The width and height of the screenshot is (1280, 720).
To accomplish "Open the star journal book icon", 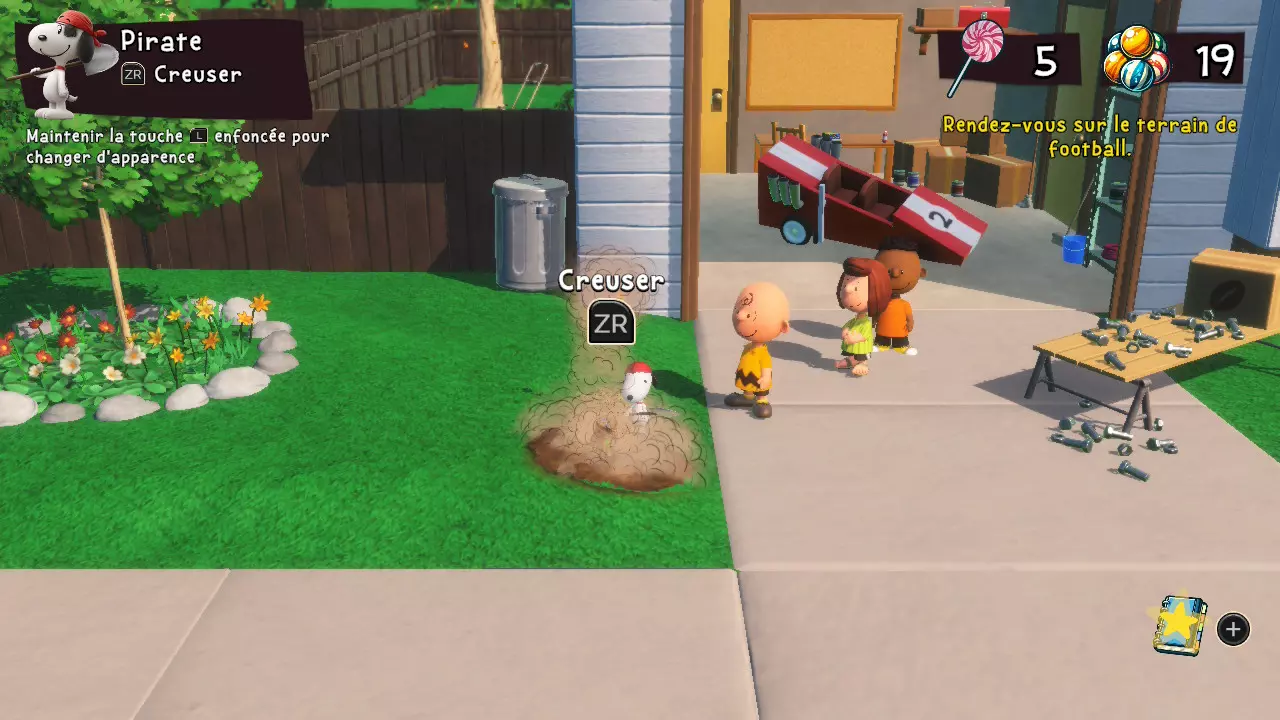I will pos(1180,626).
